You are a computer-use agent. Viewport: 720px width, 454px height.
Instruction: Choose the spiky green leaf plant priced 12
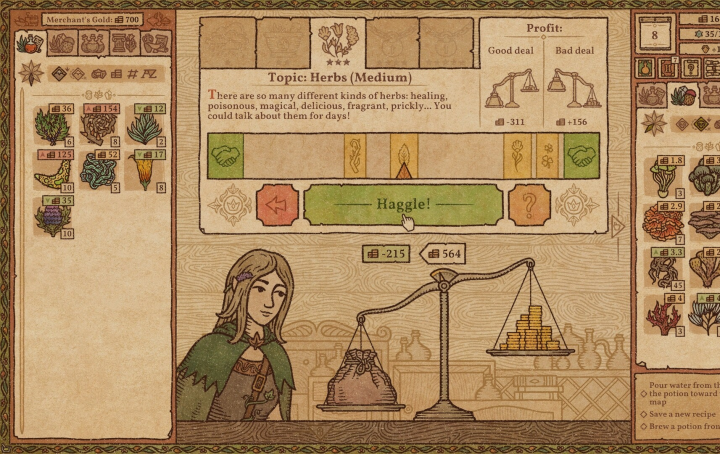click(x=146, y=127)
